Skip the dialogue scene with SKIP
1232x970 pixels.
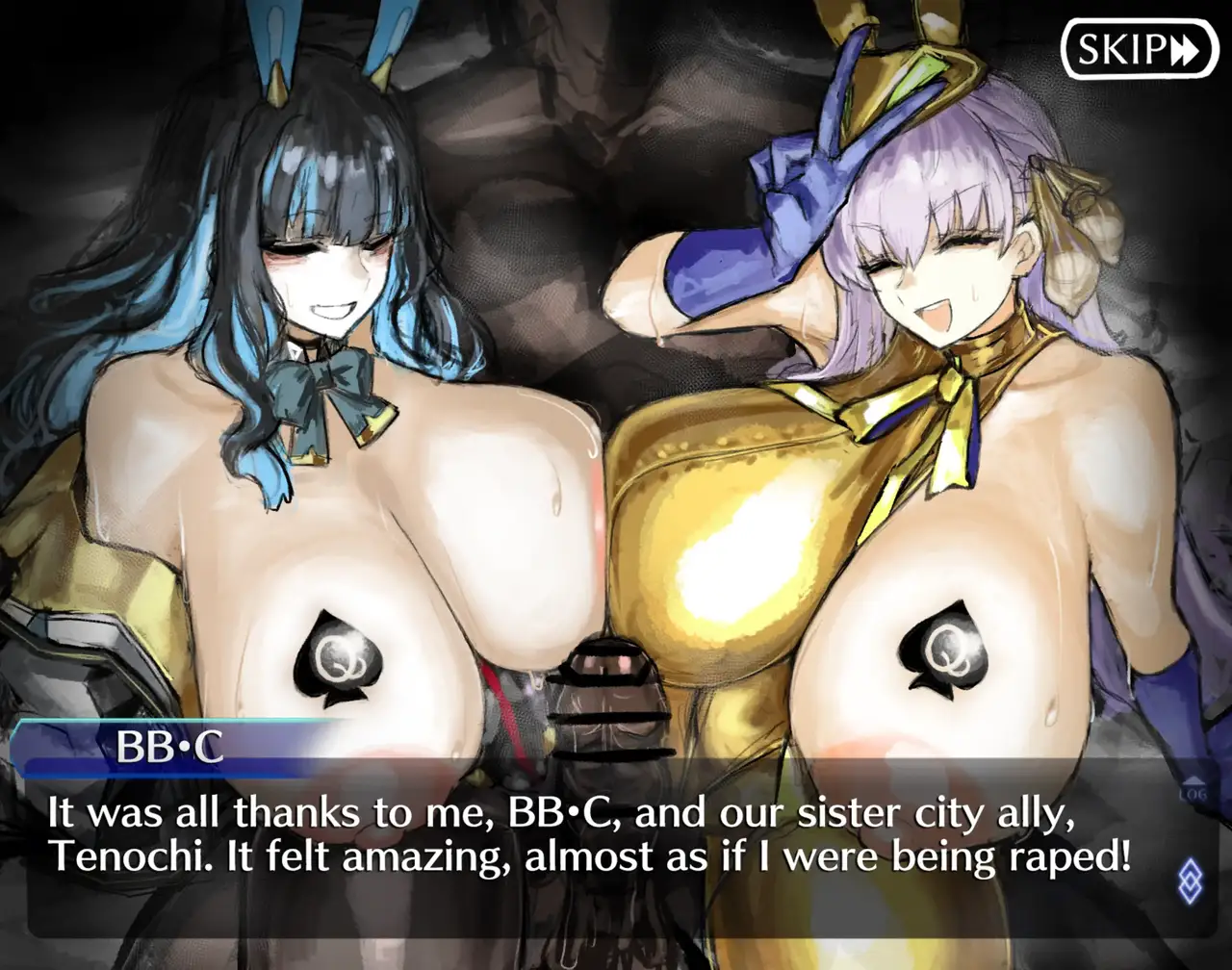point(1140,49)
